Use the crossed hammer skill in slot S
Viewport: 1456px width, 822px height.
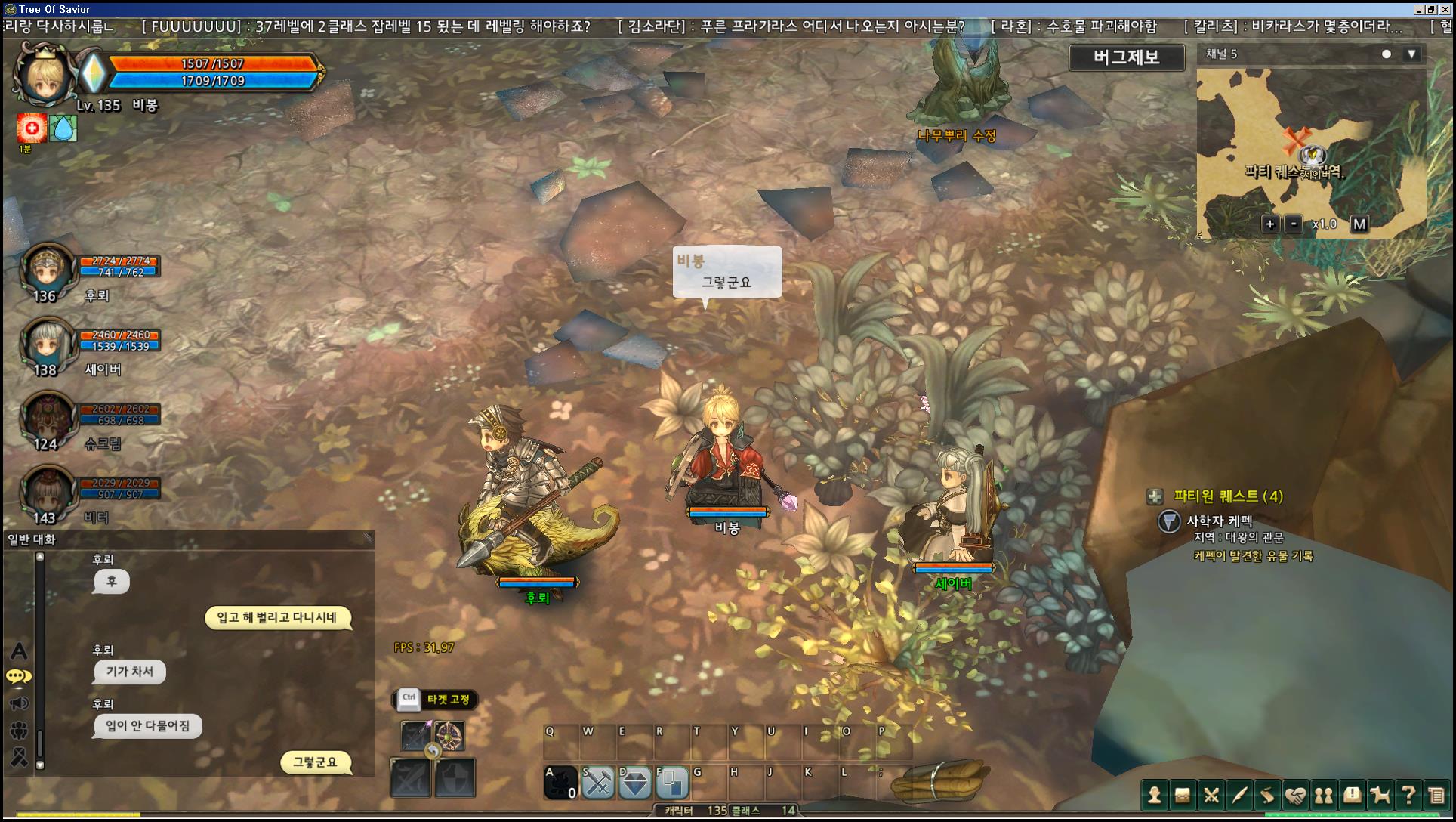[x=598, y=783]
